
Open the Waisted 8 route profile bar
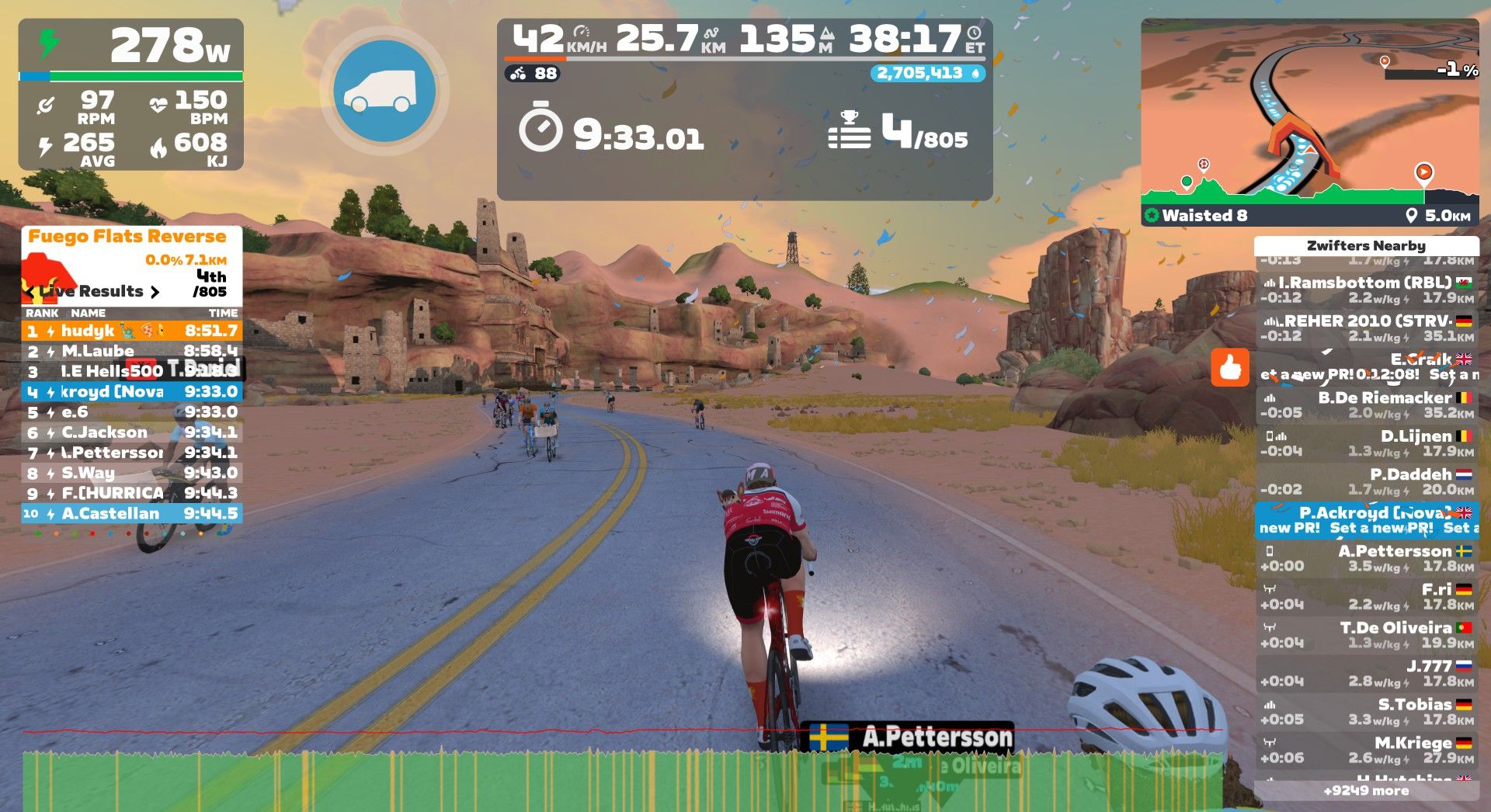click(1309, 215)
